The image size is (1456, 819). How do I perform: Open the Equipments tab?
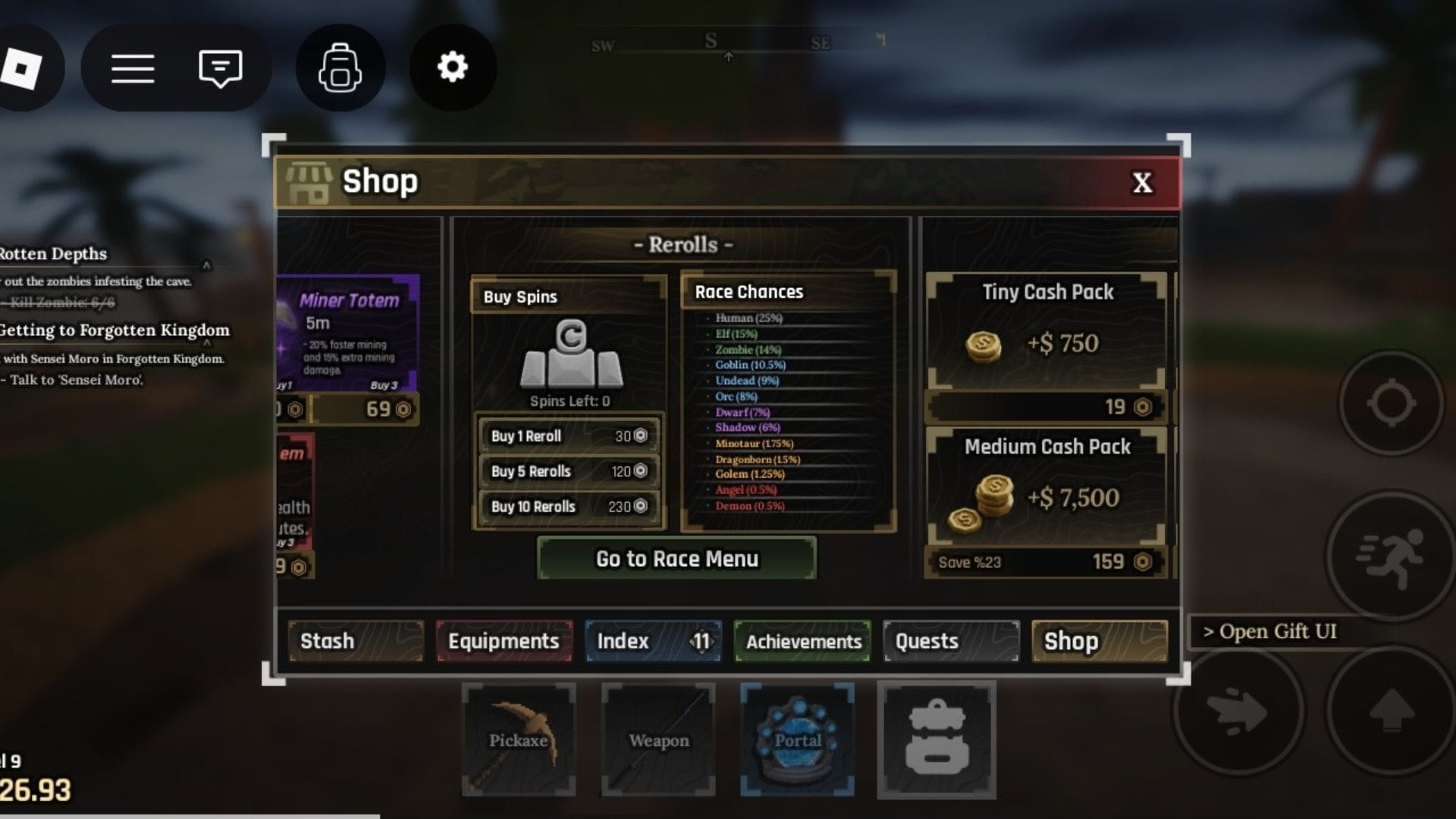coord(504,641)
